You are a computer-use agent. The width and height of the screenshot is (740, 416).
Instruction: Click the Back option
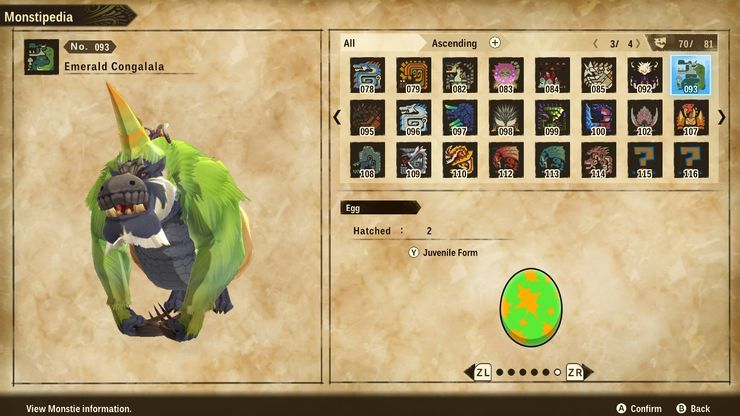click(x=692, y=408)
